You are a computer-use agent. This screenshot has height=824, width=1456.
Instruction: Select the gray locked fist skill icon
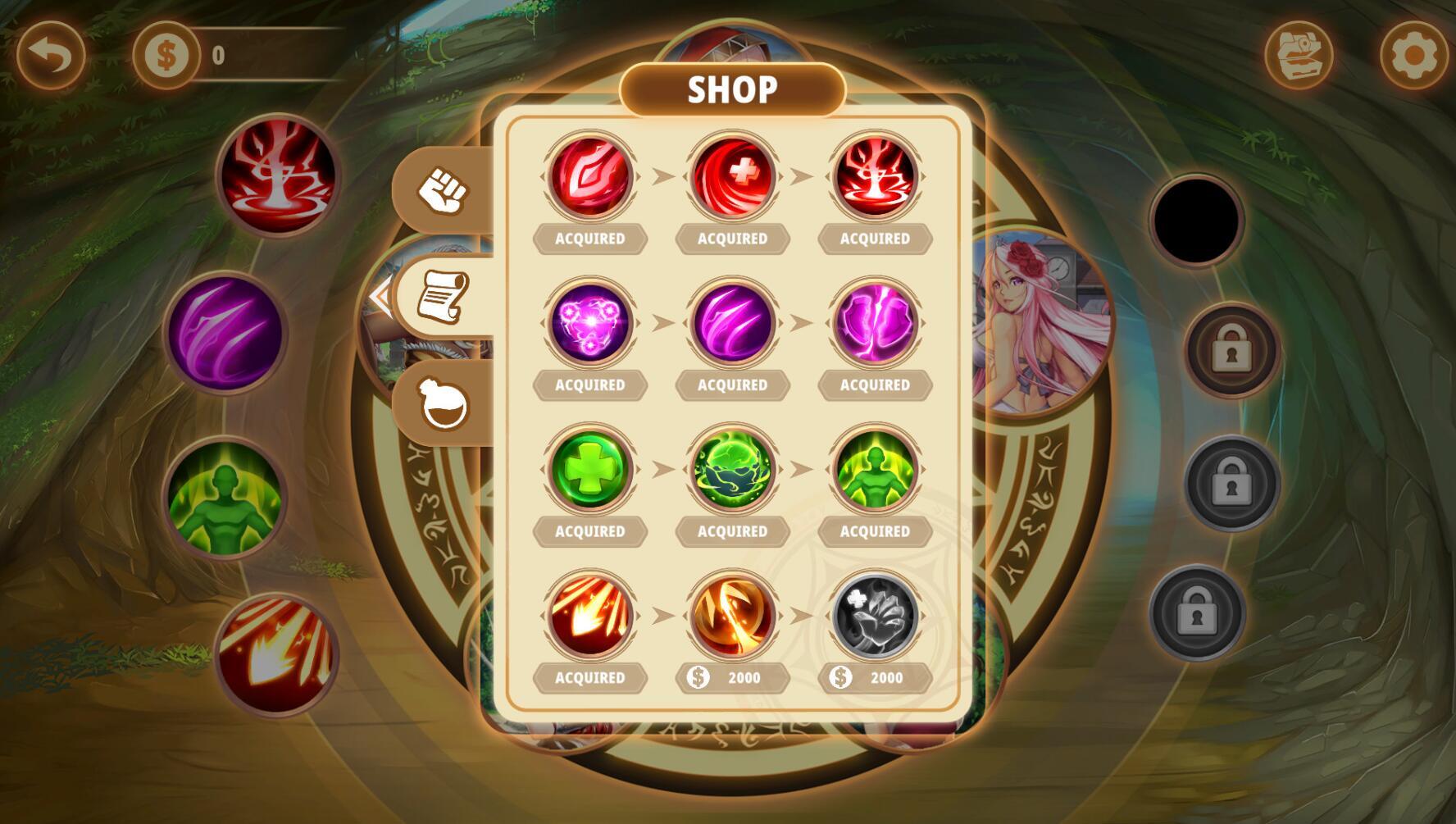874,613
